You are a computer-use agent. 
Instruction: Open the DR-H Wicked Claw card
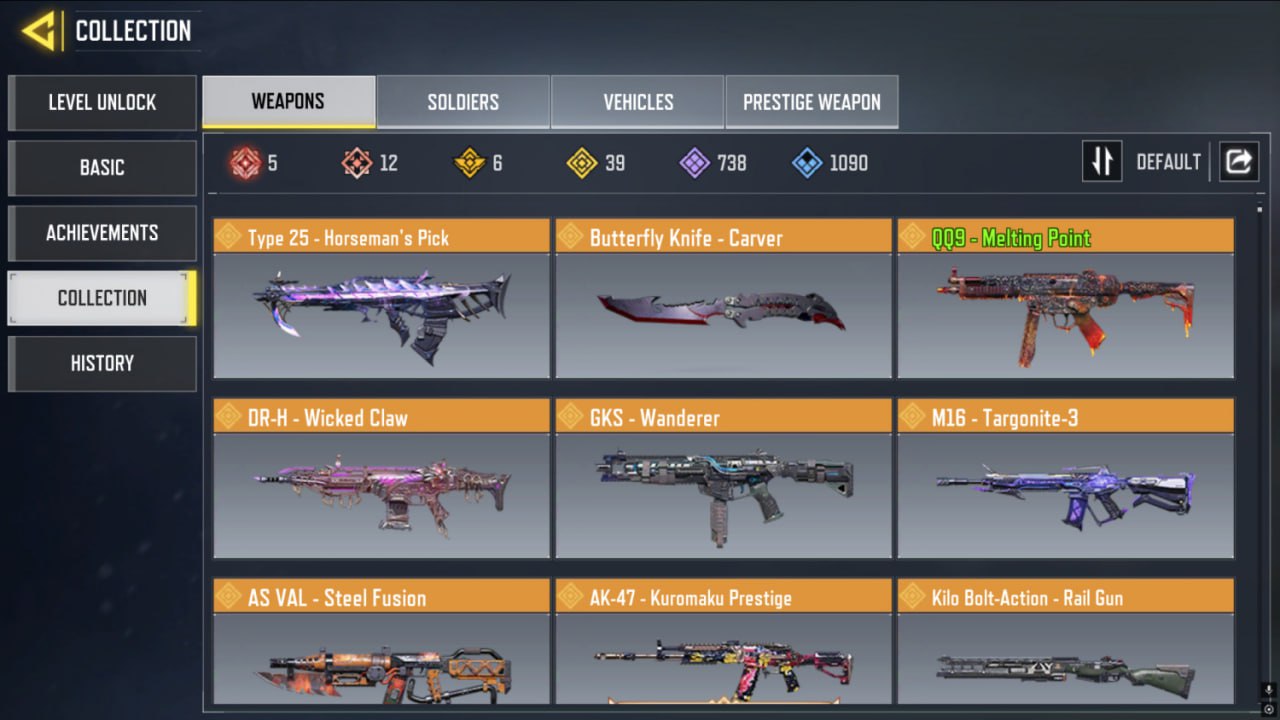(381, 478)
